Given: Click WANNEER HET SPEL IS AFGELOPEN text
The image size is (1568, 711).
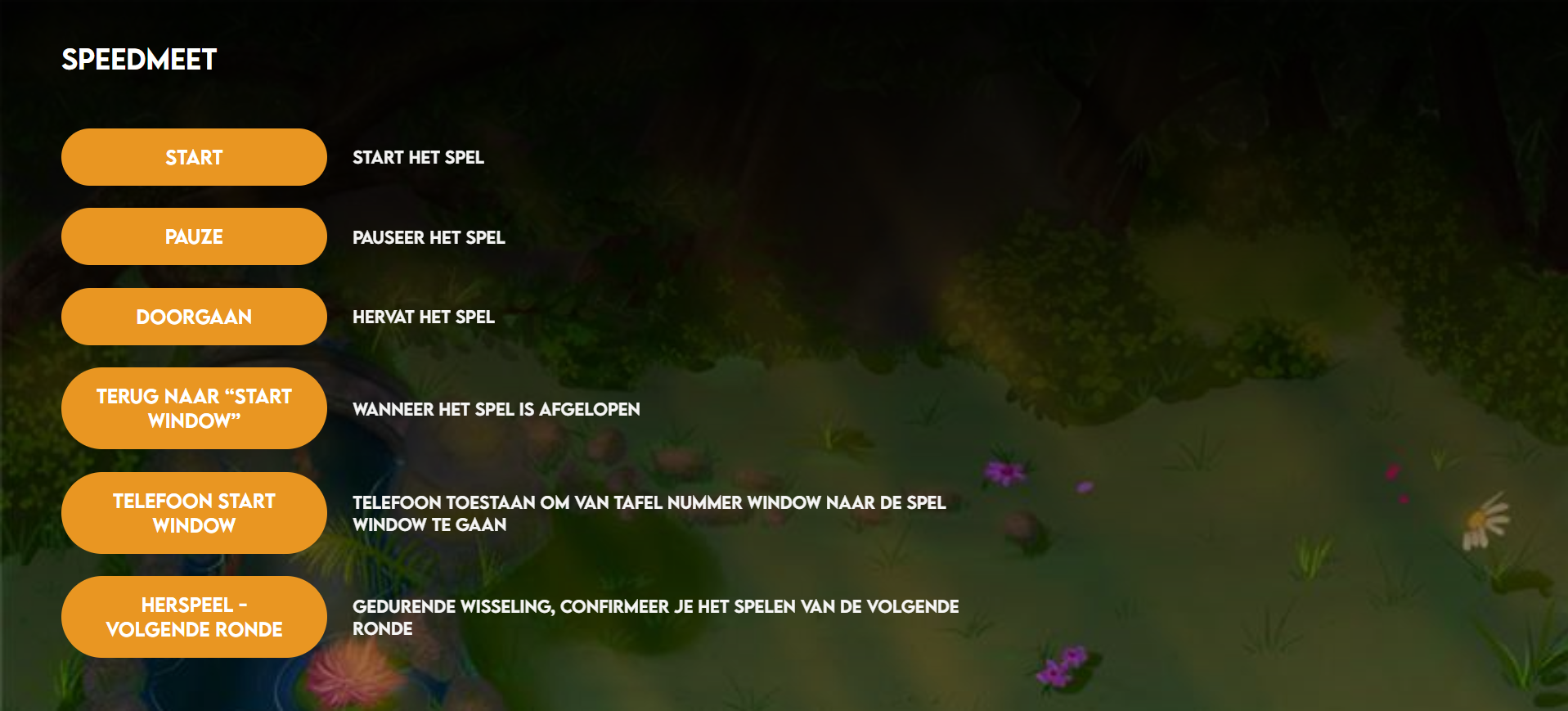Looking at the screenshot, I should pos(496,409).
